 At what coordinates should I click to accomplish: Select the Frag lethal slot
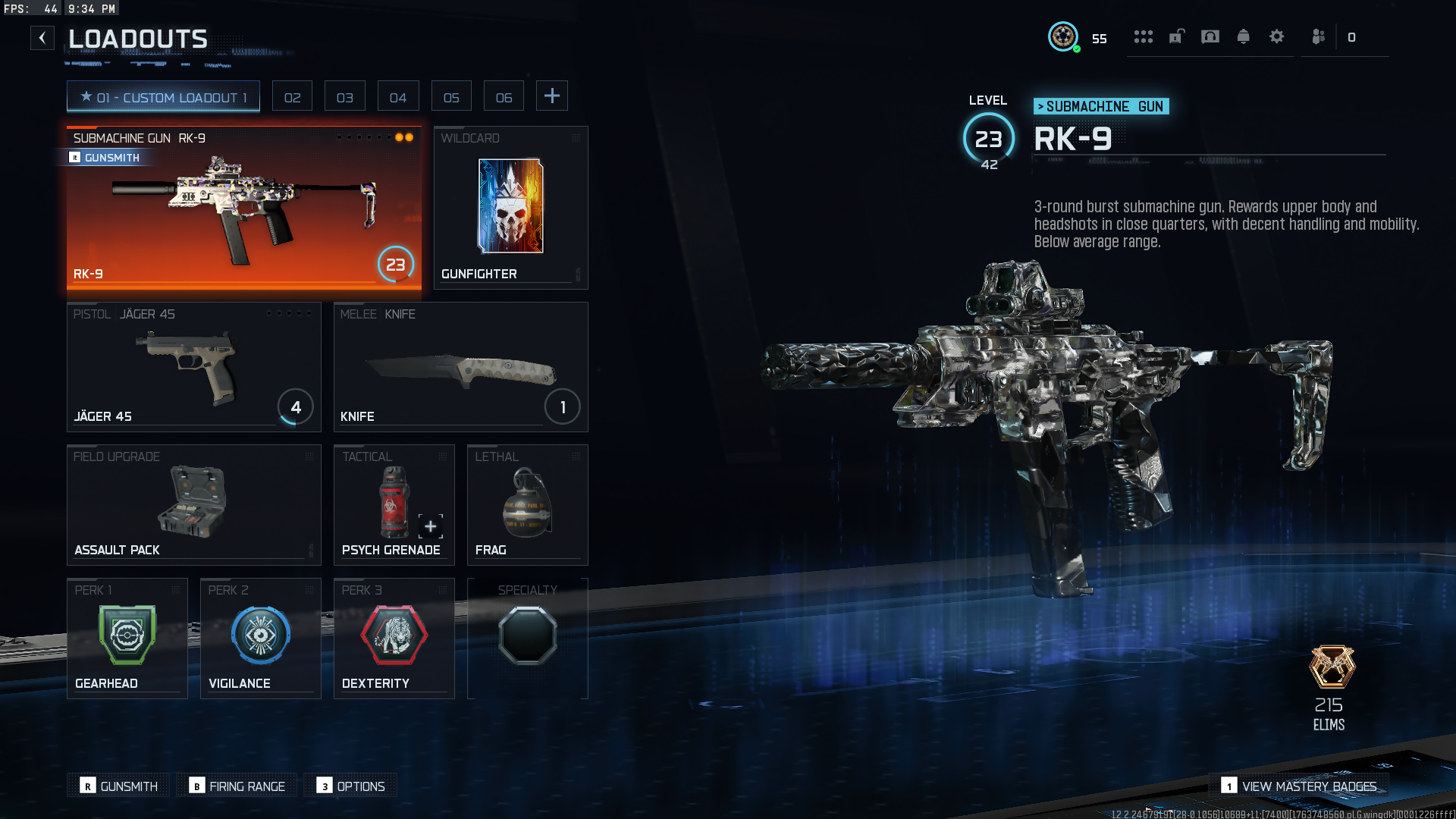click(527, 505)
